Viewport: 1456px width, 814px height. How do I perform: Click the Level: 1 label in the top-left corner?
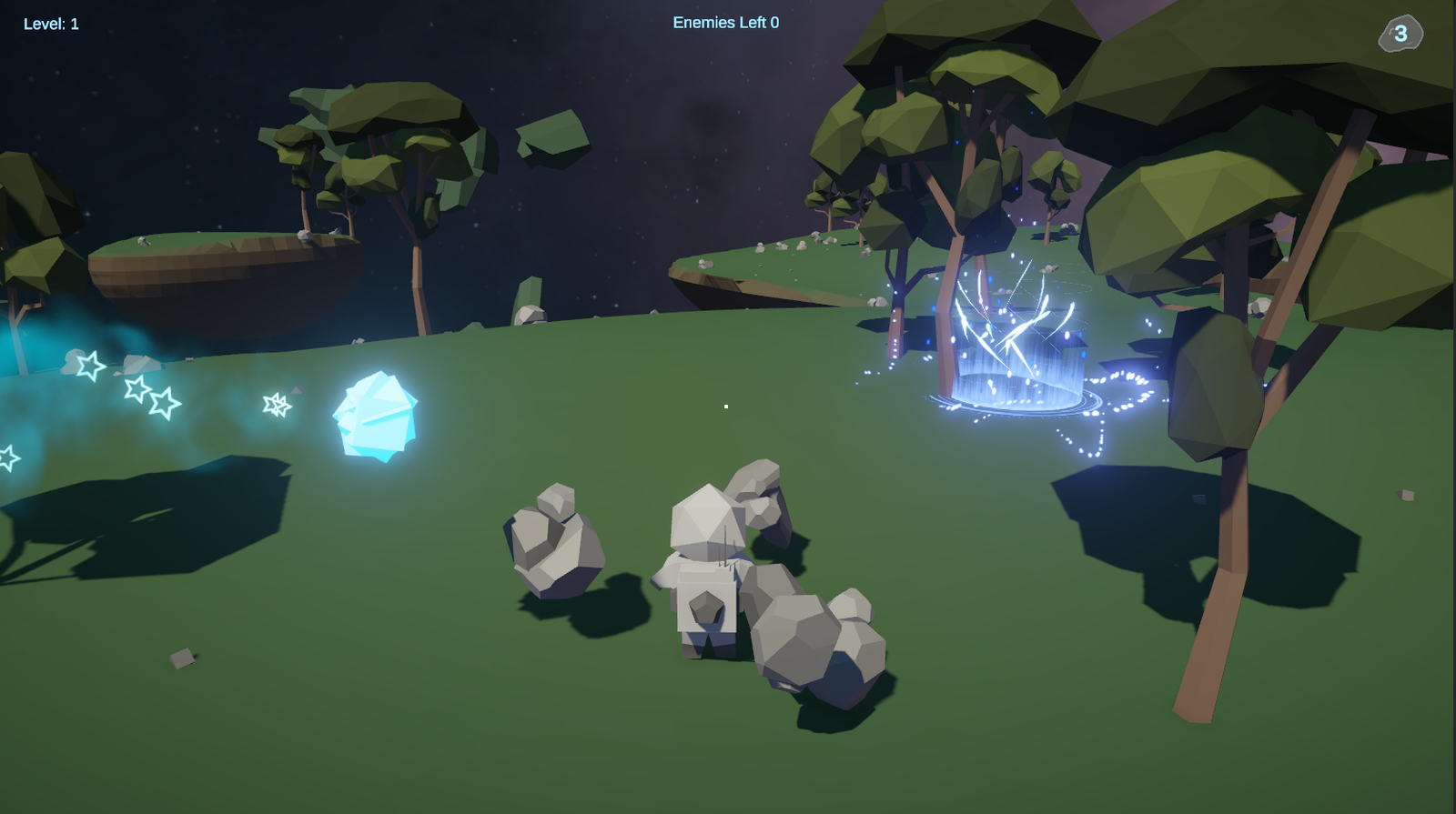pos(50,24)
